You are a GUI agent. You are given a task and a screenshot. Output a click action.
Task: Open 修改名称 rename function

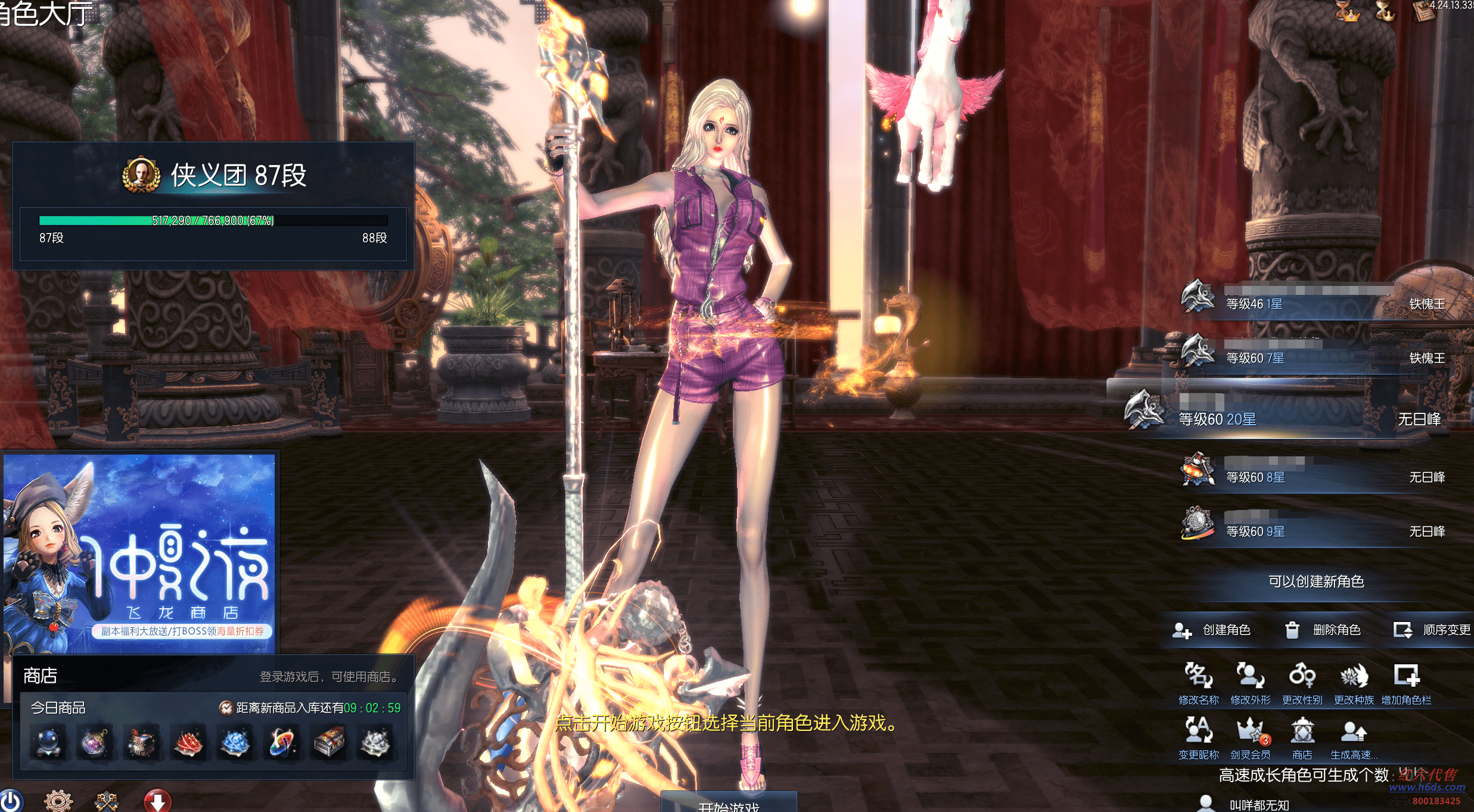coord(1198,683)
